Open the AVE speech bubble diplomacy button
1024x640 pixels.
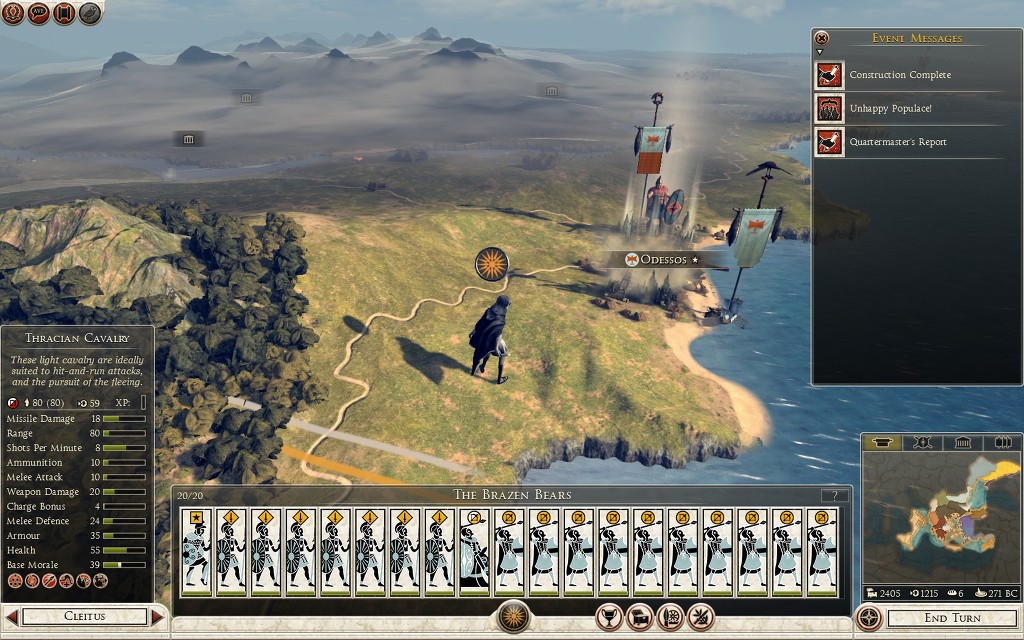(x=39, y=14)
